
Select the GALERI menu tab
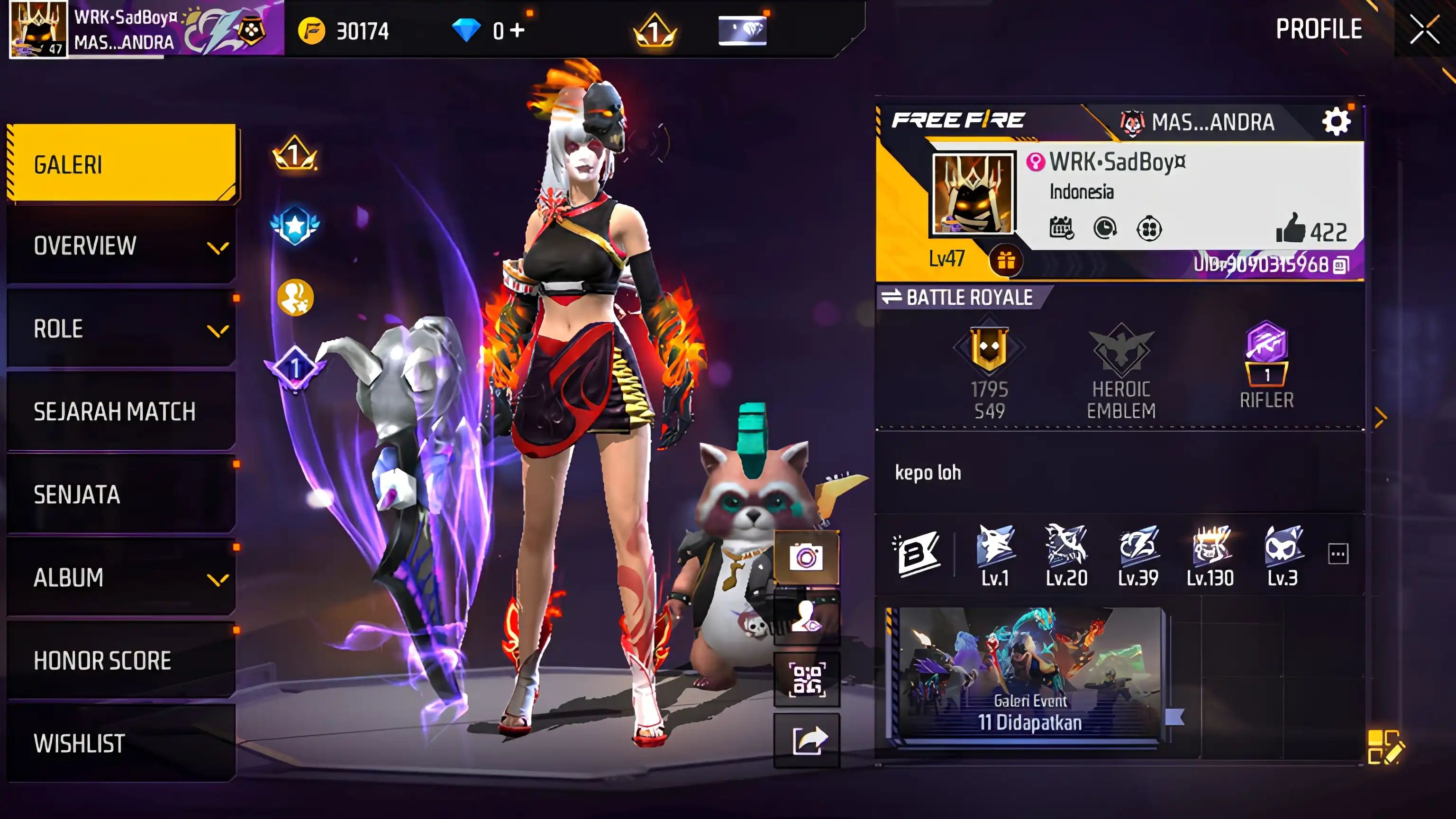pos(121,164)
